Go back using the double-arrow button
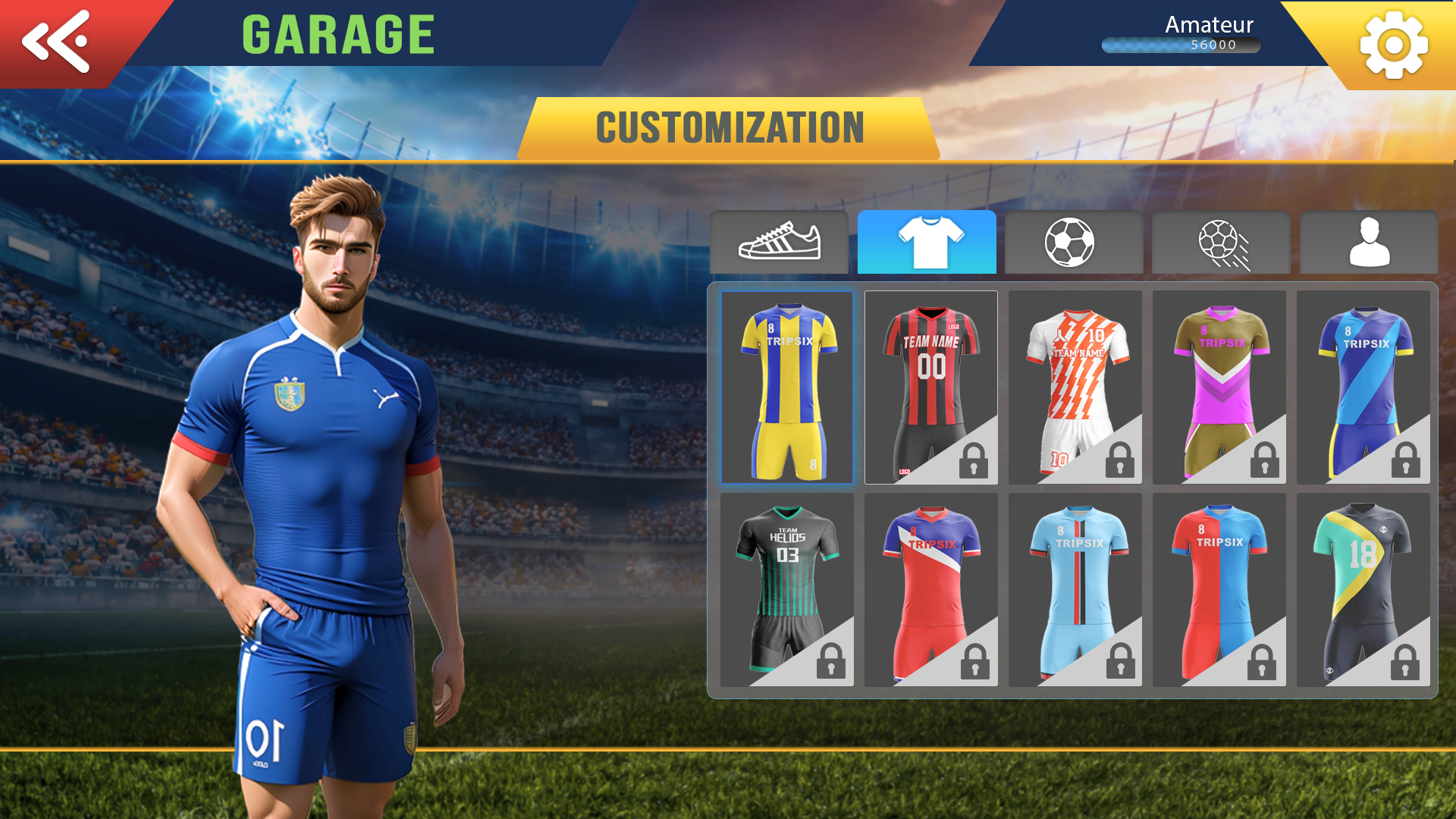 point(56,42)
